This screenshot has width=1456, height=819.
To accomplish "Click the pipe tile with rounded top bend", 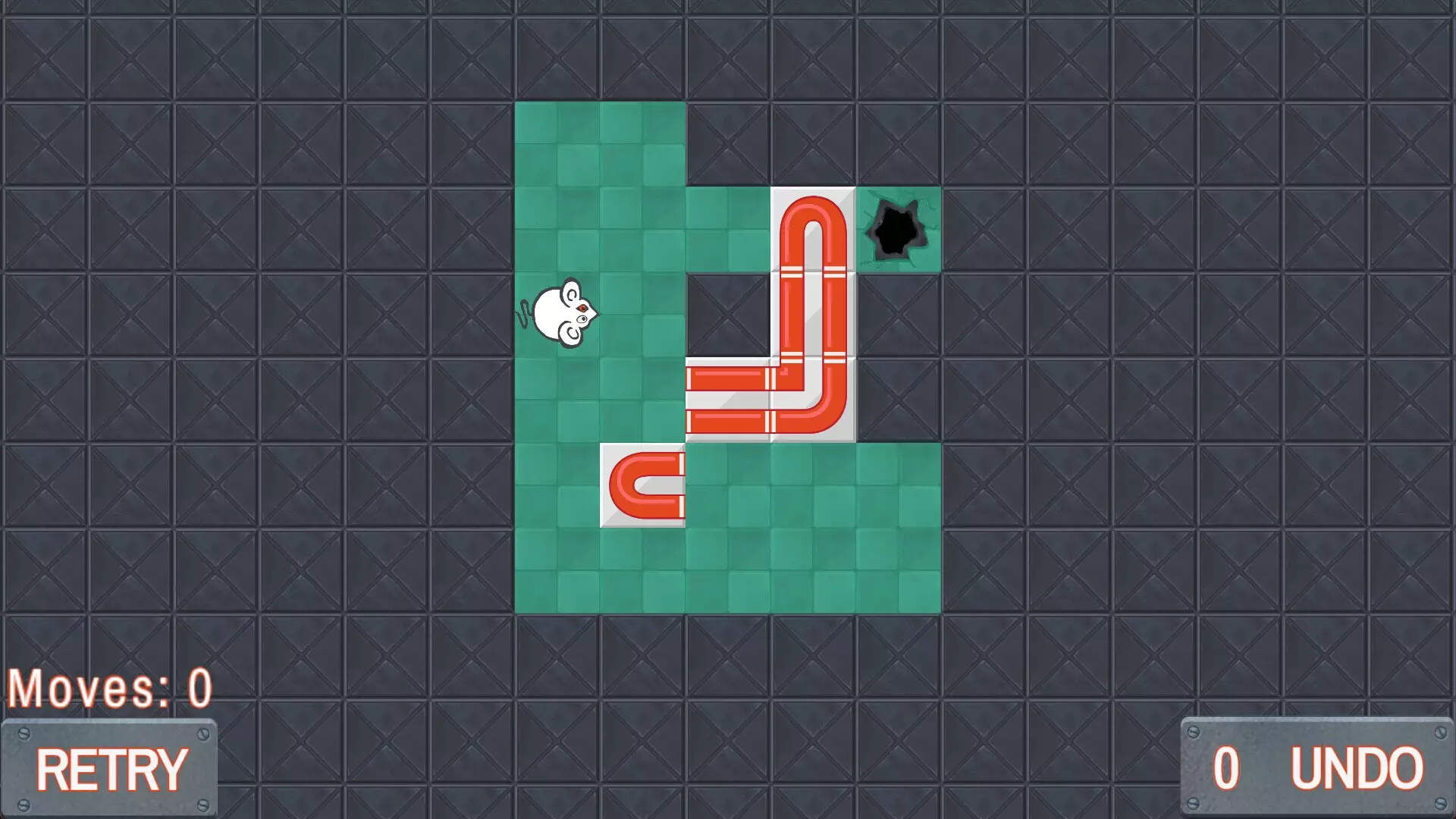I will pyautogui.click(x=811, y=227).
